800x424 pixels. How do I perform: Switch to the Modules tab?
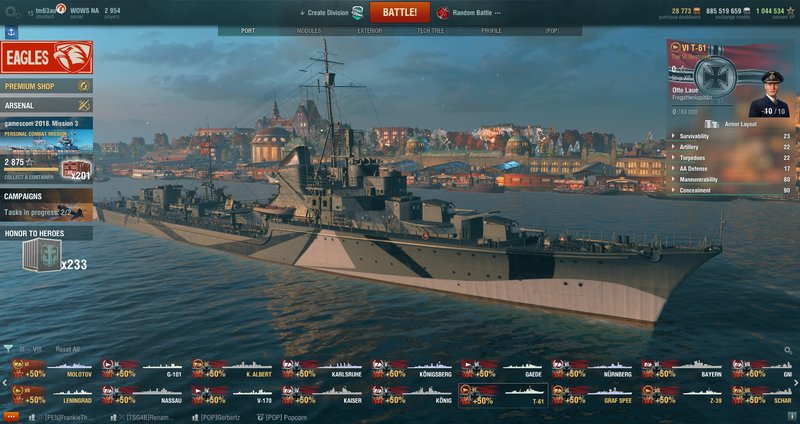tap(309, 31)
